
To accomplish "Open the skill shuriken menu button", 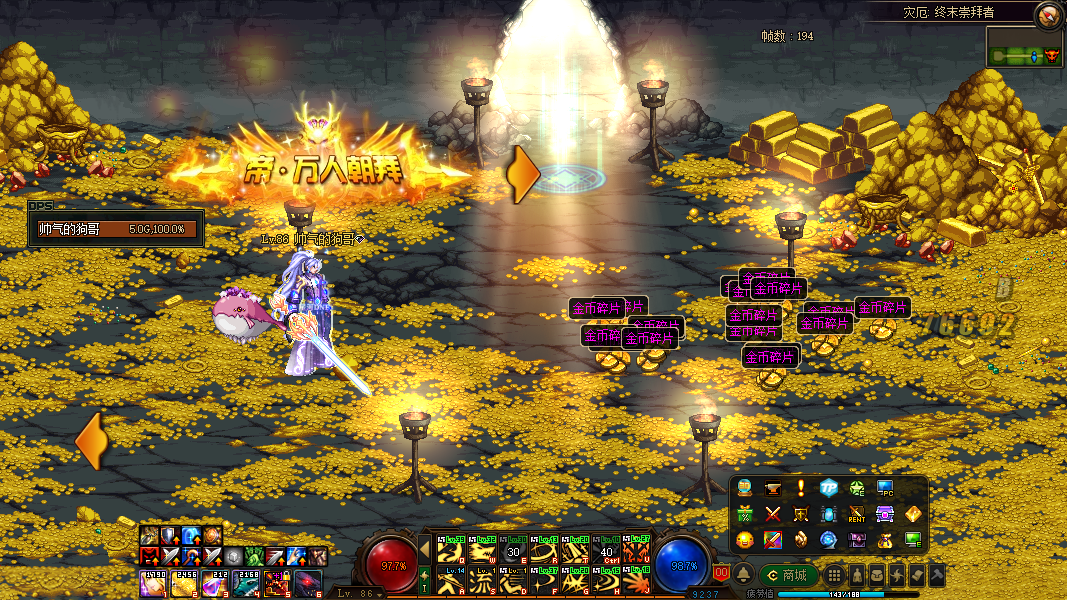I will (897, 575).
